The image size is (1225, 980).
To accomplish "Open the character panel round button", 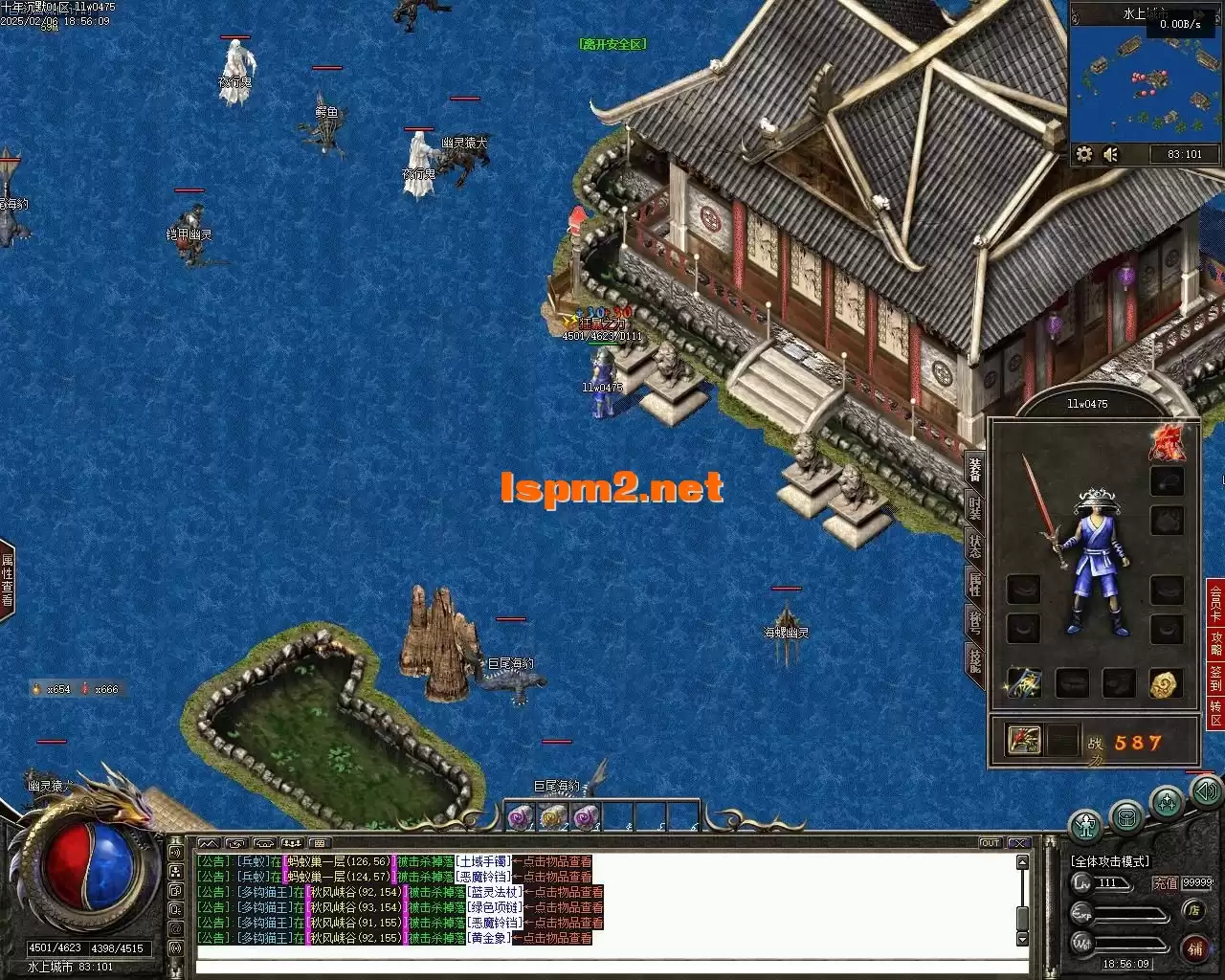I will click(1085, 823).
